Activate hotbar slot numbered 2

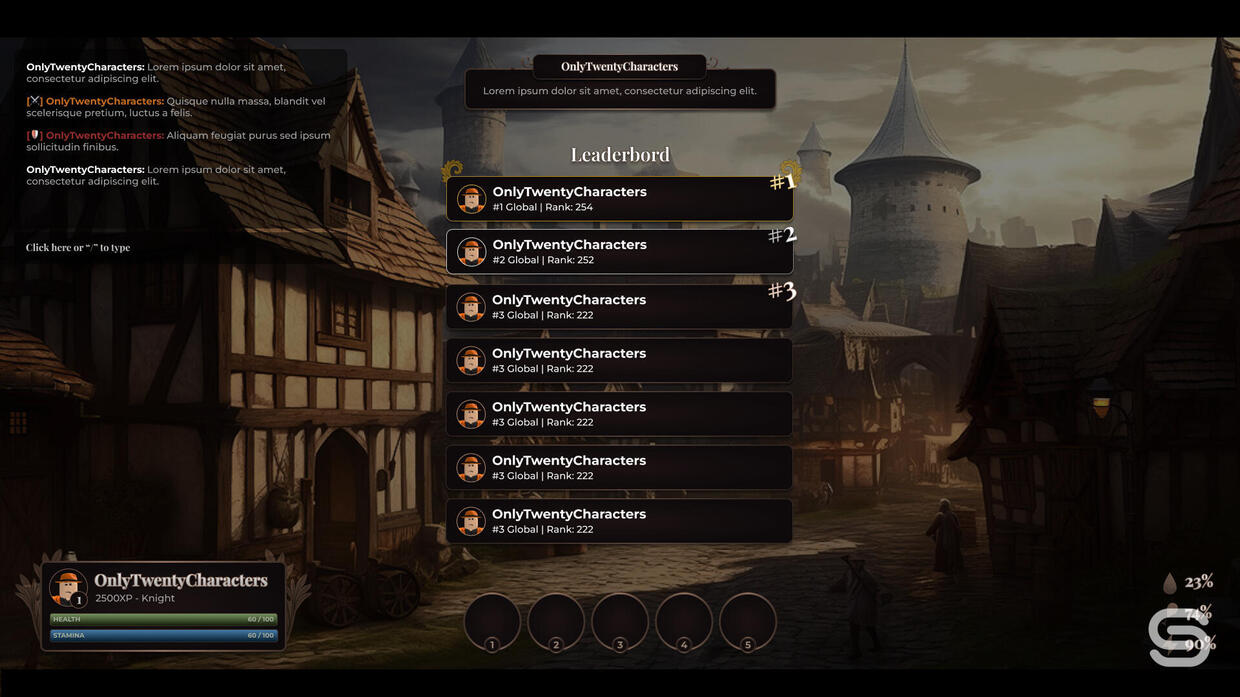click(x=556, y=621)
